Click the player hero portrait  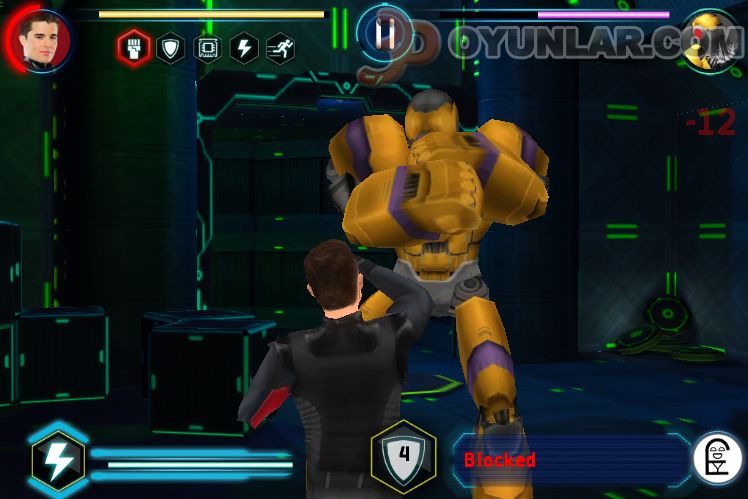44,41
